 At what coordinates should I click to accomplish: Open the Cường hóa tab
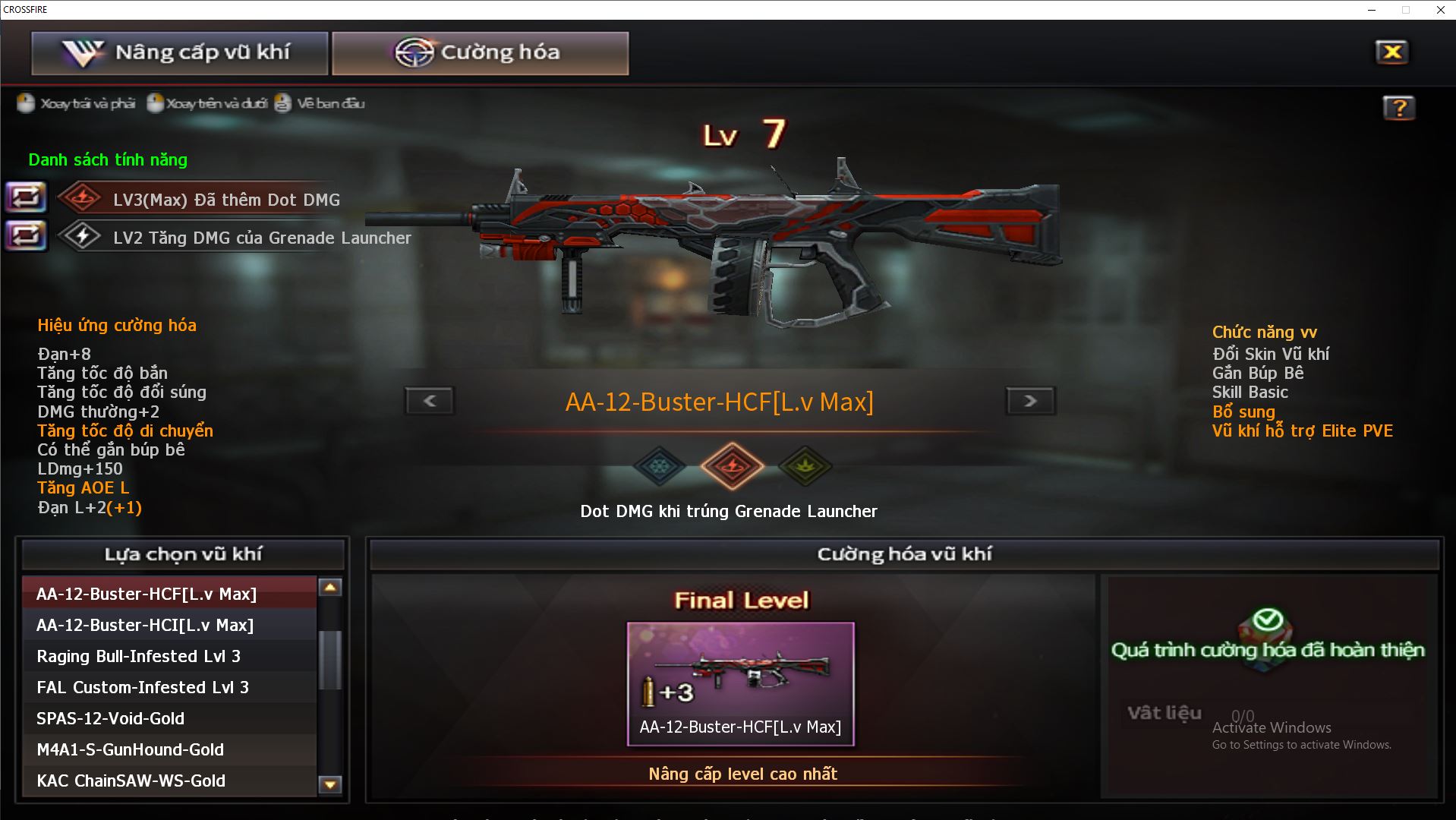(x=480, y=53)
